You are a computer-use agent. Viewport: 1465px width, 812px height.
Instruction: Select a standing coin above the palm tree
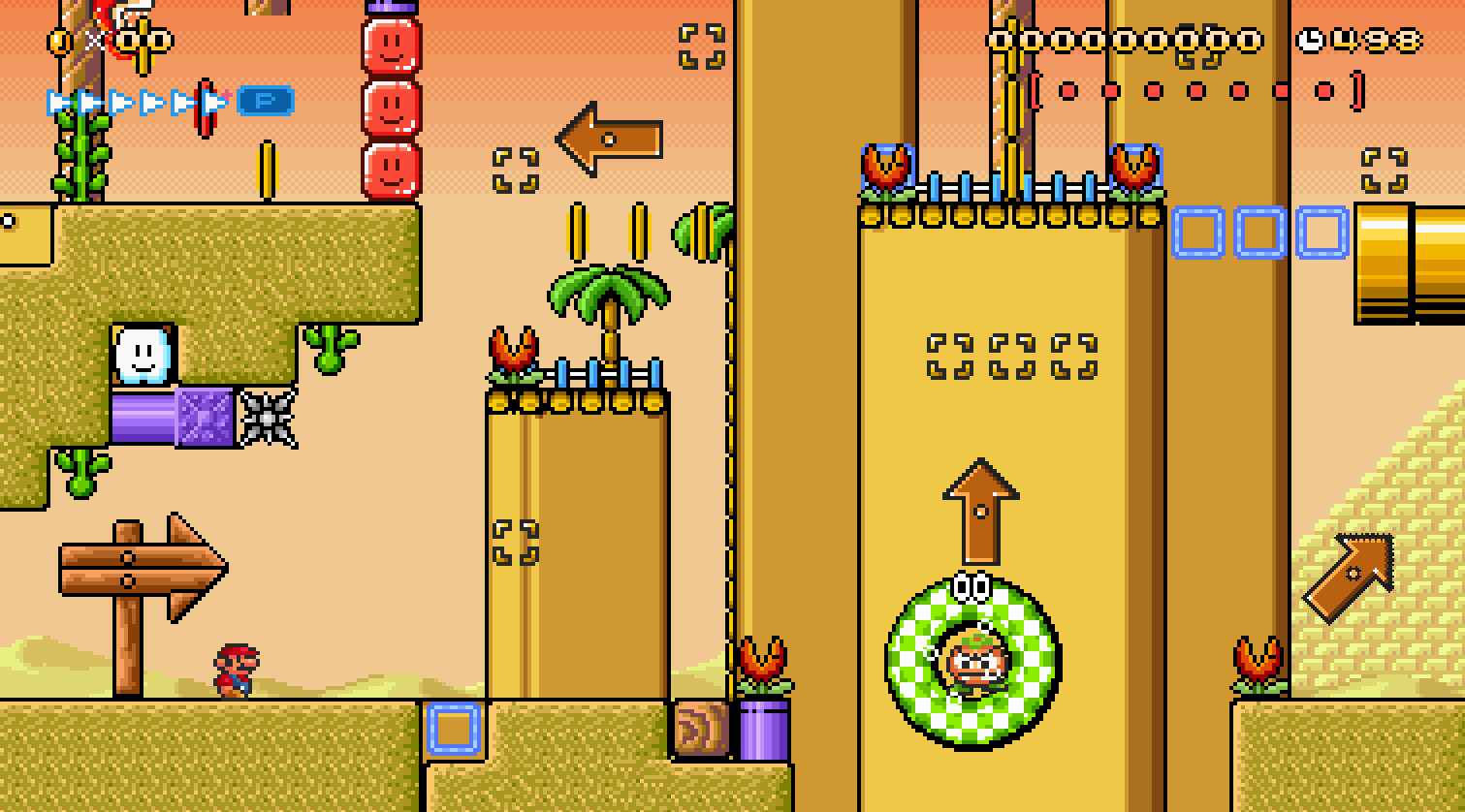coord(576,231)
